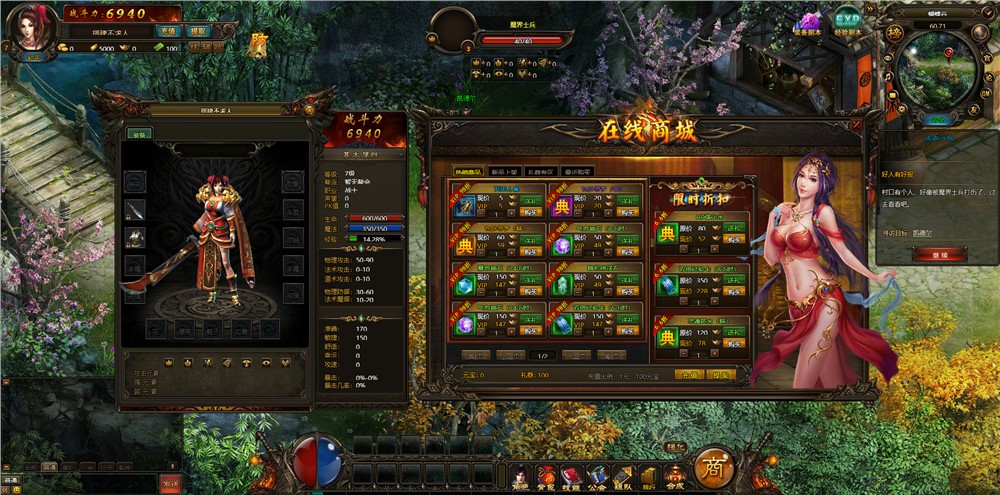The image size is (1000, 495).
Task: Open the 组队 team icon
Action: [x=623, y=476]
